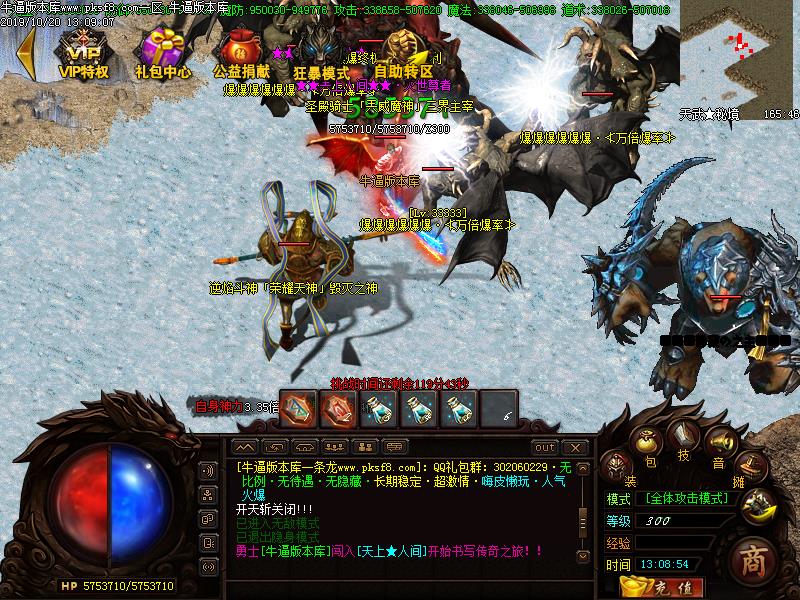
Task: Open the 自助转区 server transfer icon
Action: click(x=403, y=52)
